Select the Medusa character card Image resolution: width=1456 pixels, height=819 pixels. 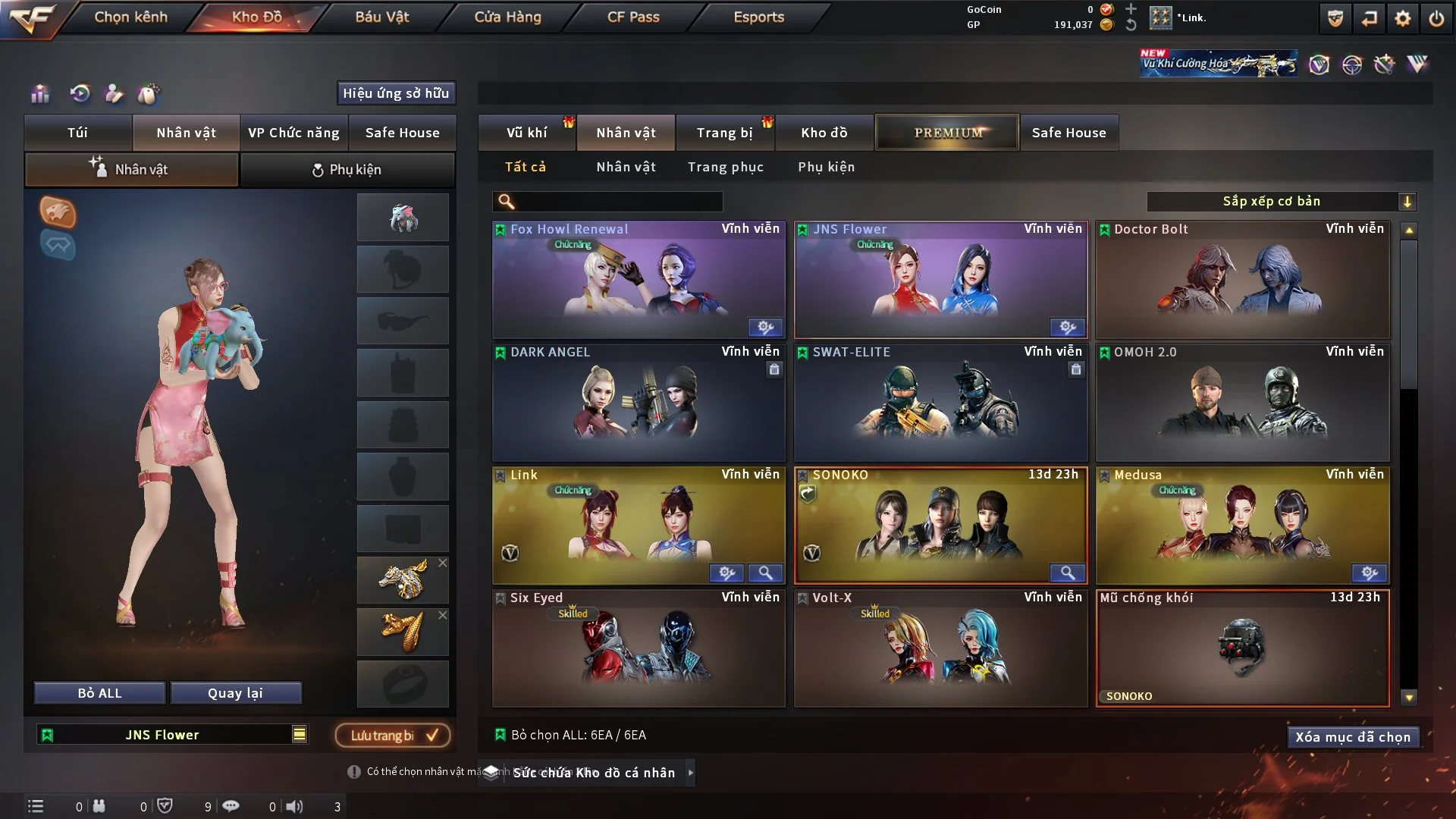tap(1242, 526)
